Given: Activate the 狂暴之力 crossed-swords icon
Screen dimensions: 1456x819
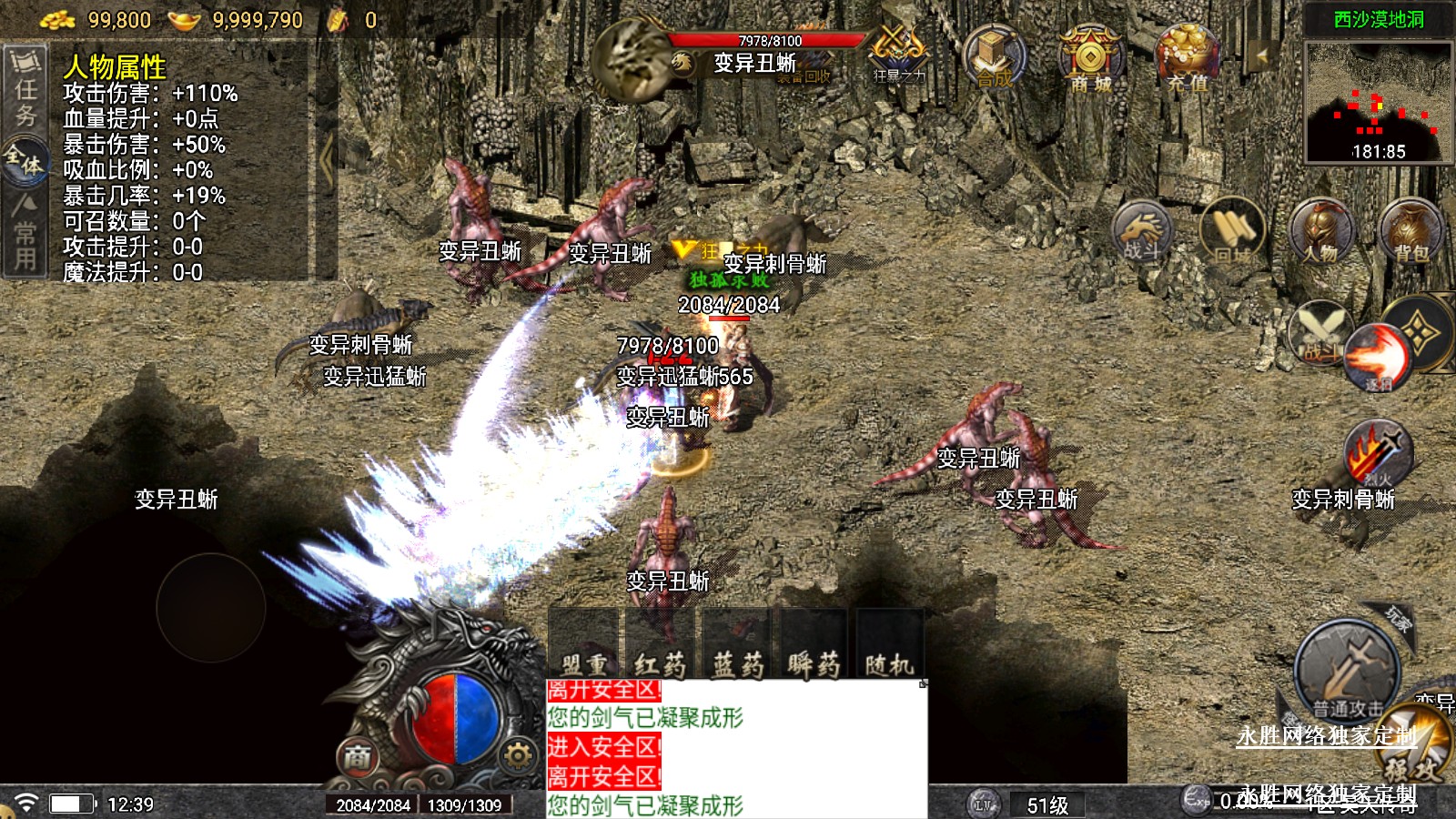Looking at the screenshot, I should point(896,51).
